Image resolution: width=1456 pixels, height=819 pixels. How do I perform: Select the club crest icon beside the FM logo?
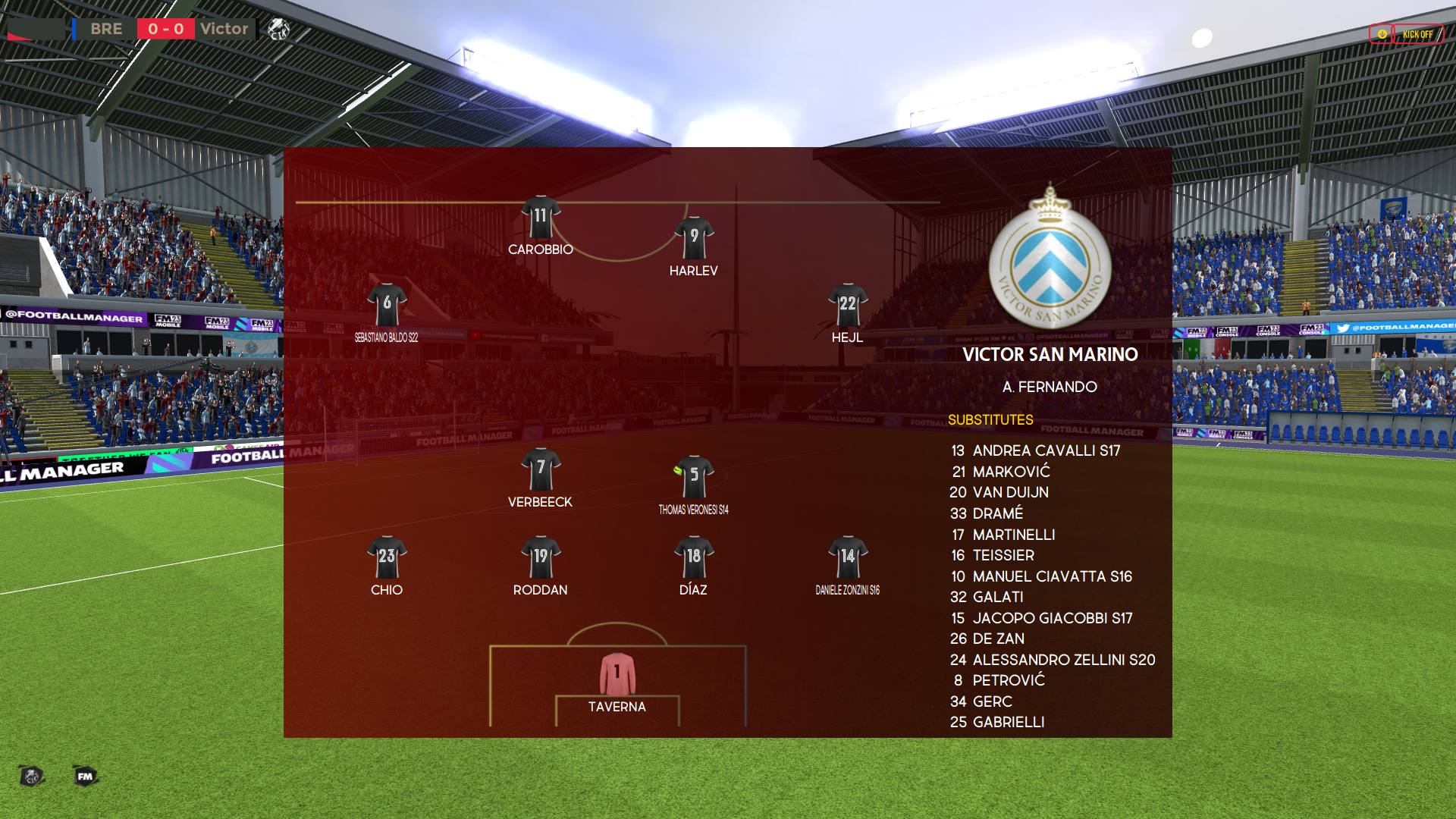(31, 776)
